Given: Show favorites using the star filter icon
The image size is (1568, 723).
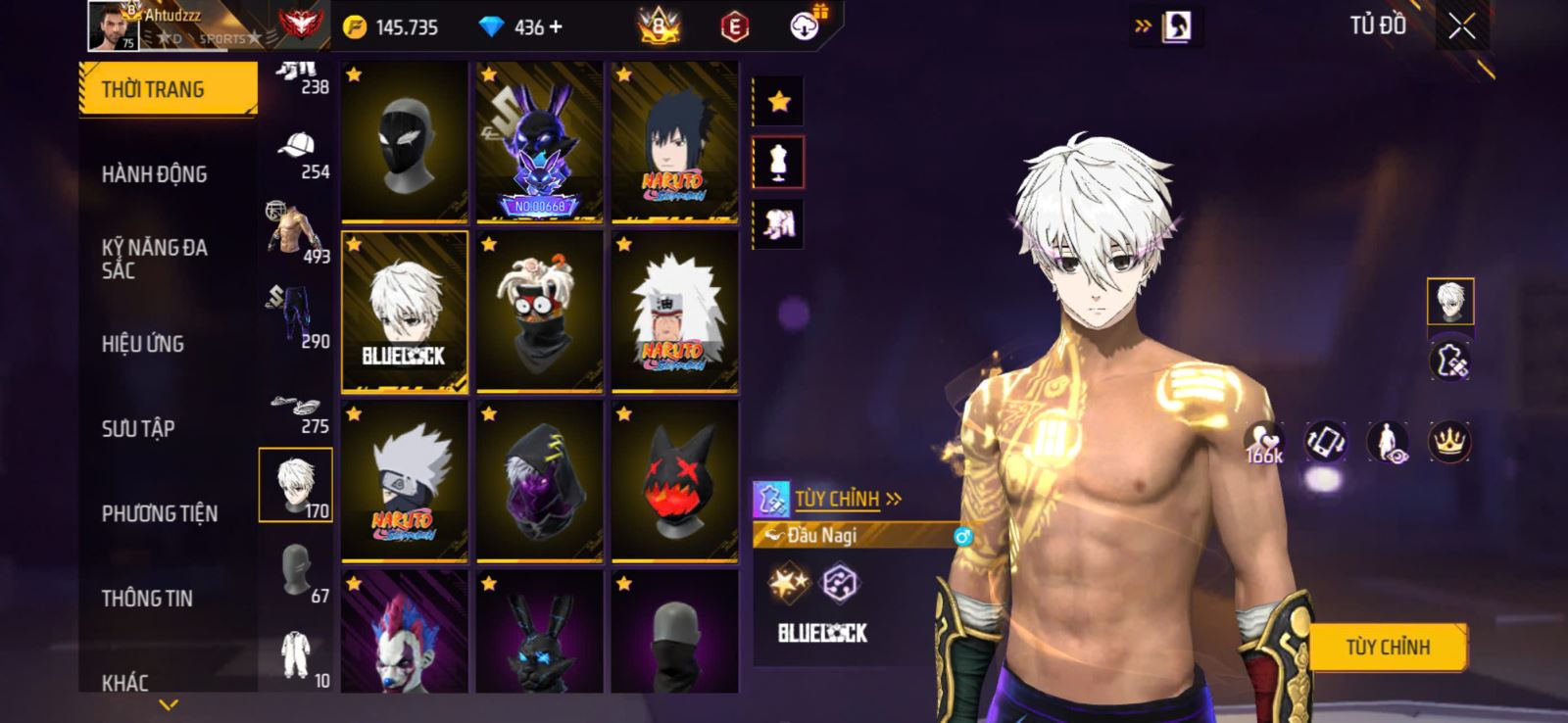Looking at the screenshot, I should point(779,101).
